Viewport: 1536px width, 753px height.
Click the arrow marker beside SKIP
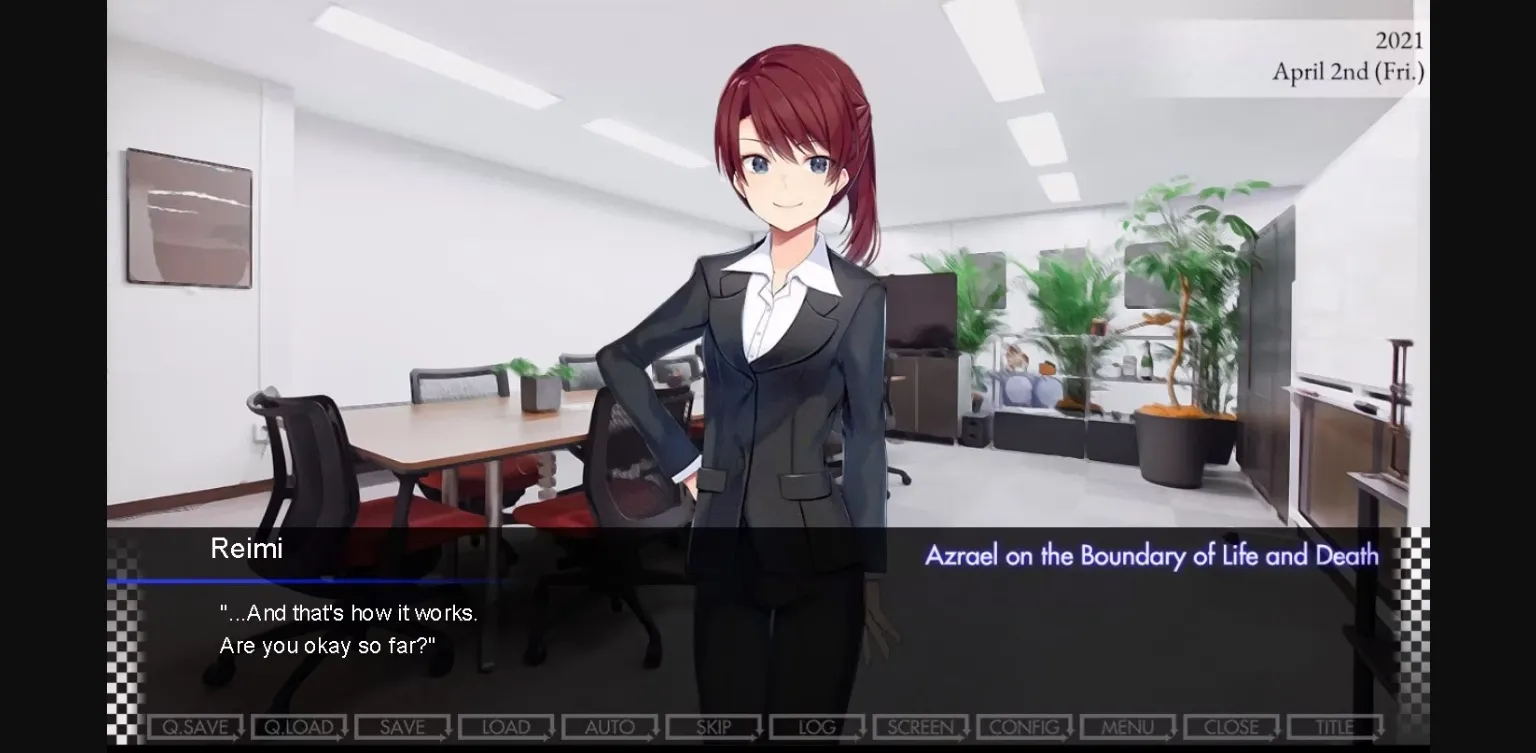(757, 730)
